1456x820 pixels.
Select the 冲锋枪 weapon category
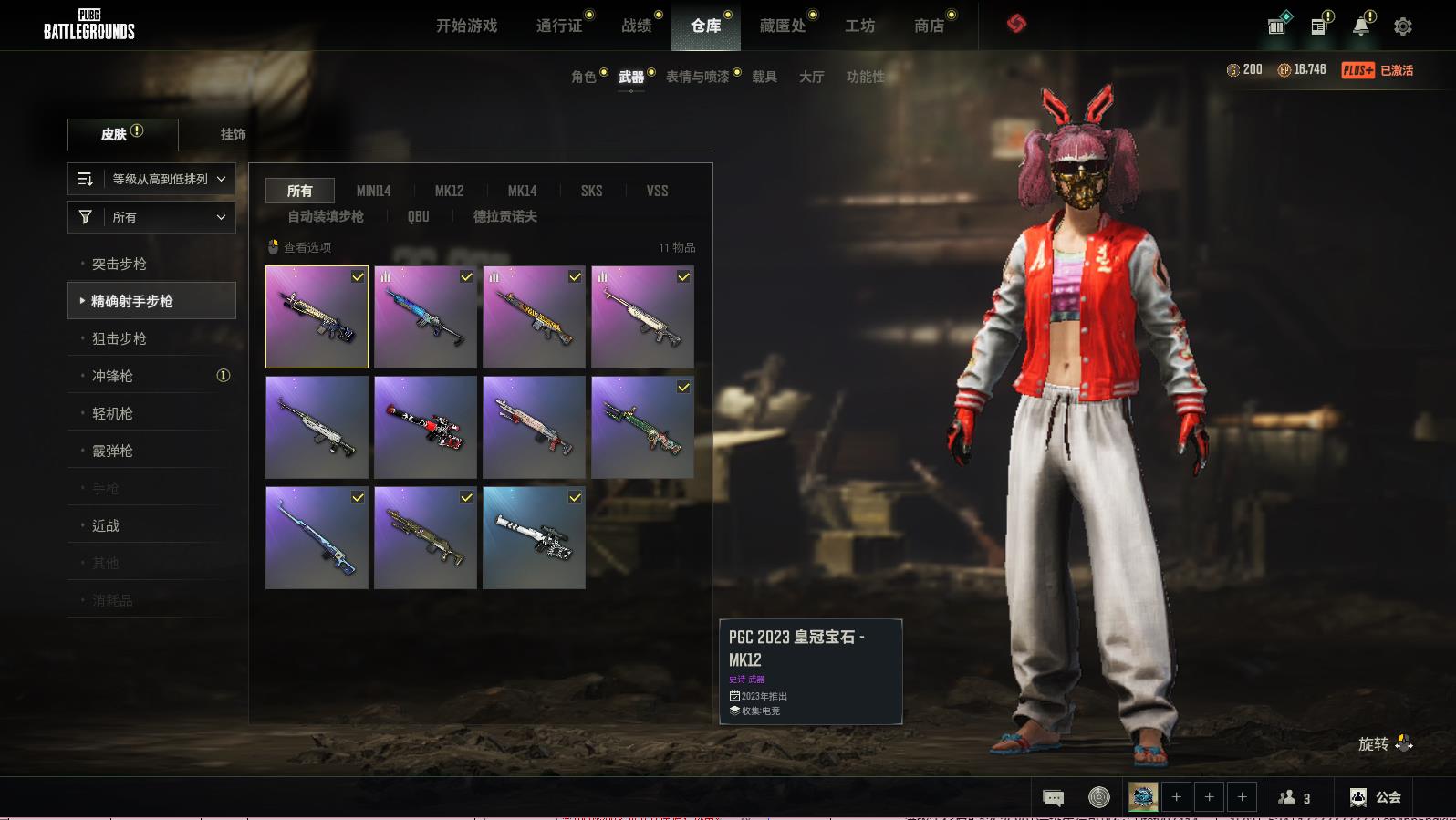113,376
